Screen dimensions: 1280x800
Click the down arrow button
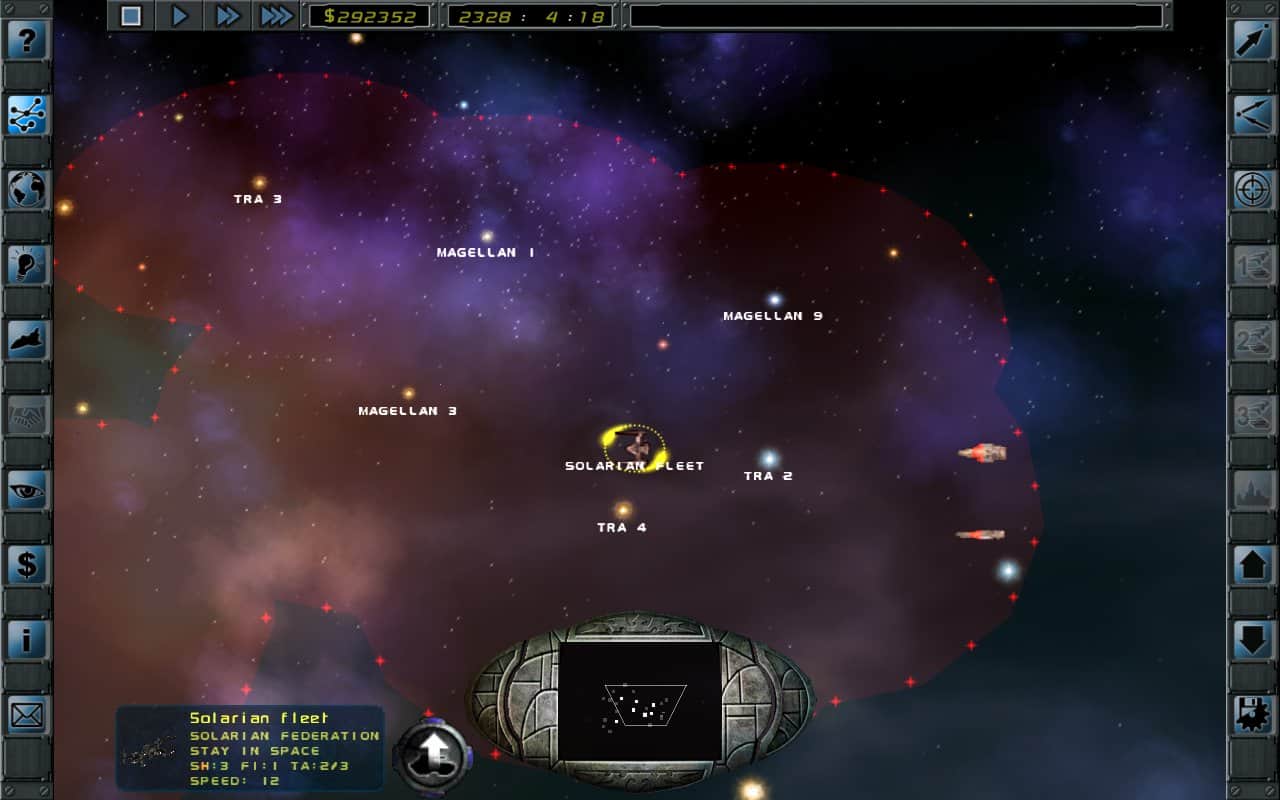(x=1253, y=640)
